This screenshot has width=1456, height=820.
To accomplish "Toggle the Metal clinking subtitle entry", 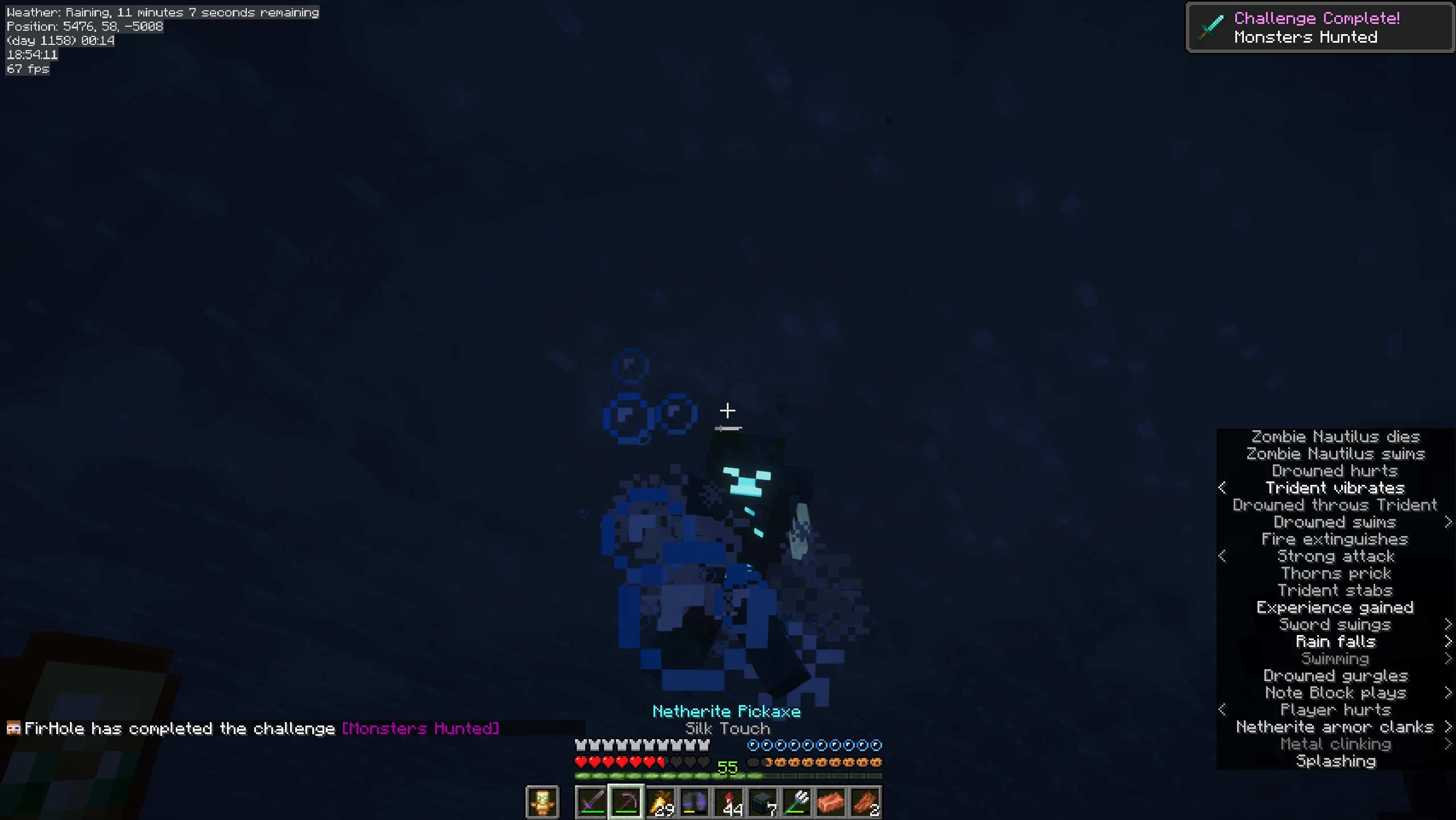I will pos(1336,744).
